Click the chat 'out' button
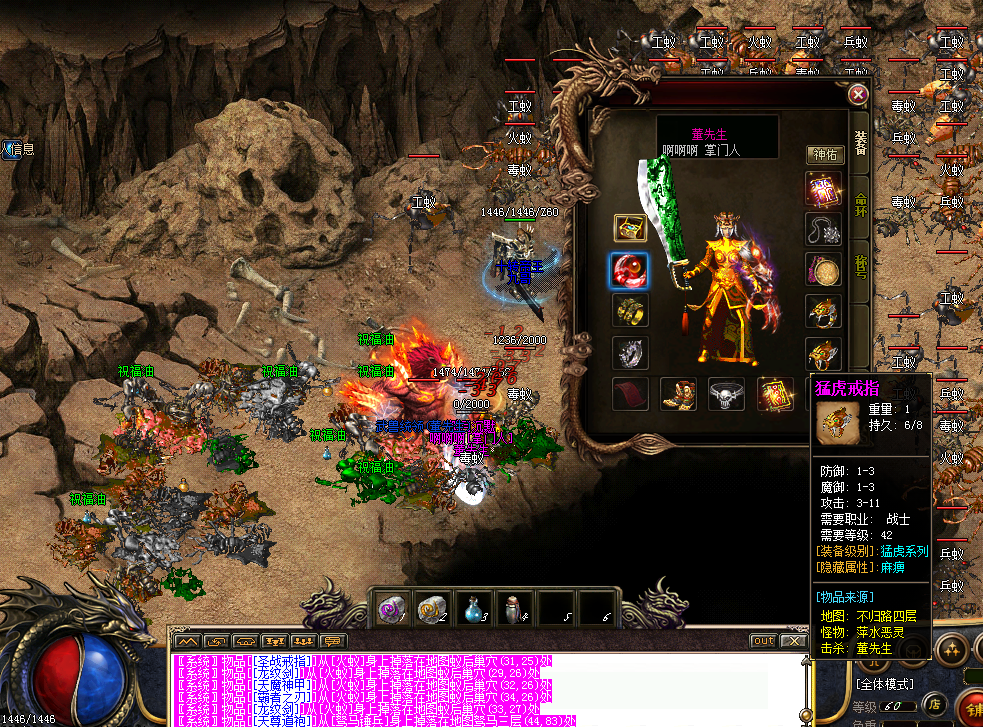Image resolution: width=983 pixels, height=727 pixels. pos(763,641)
